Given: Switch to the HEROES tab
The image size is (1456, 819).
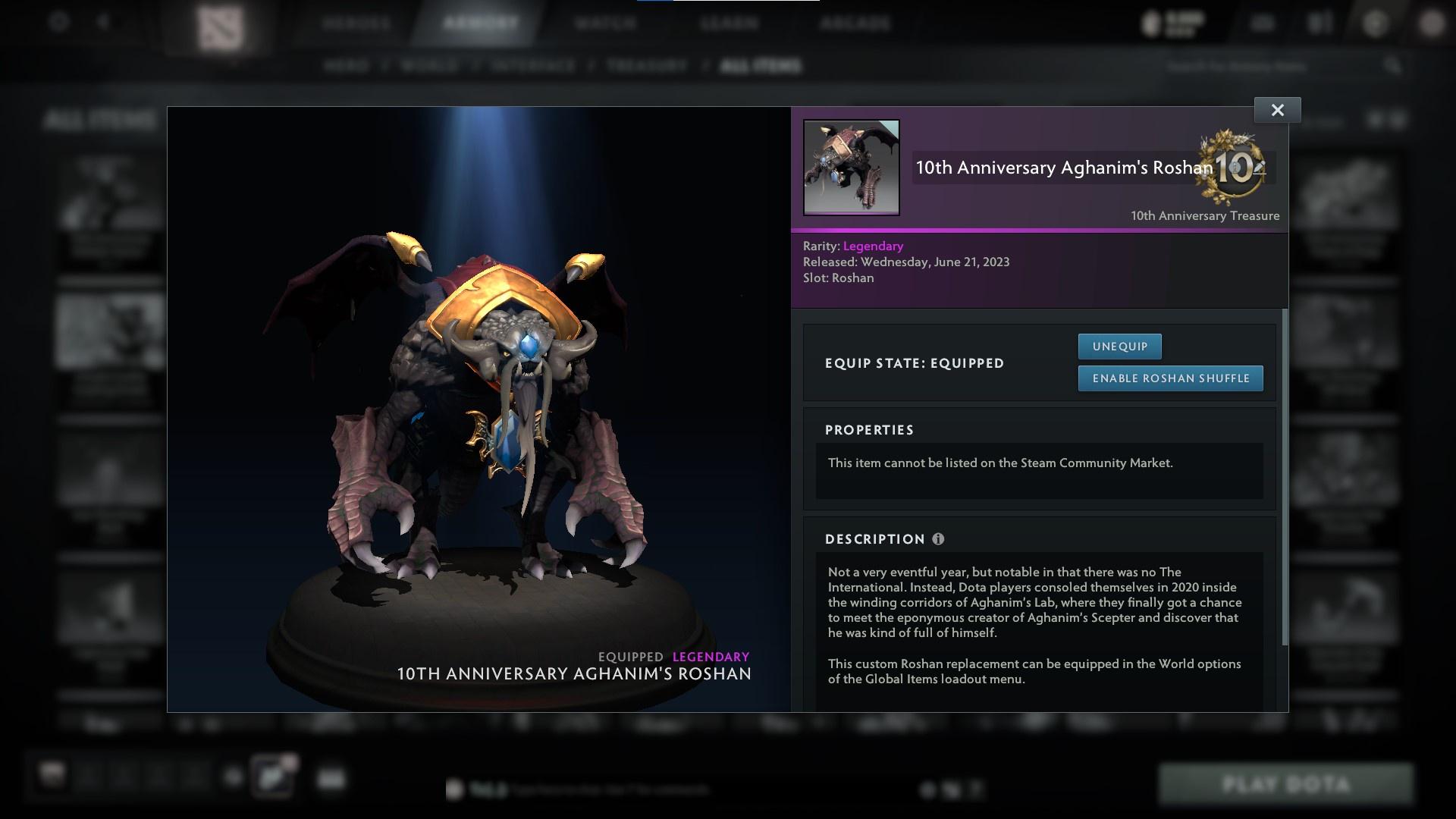Looking at the screenshot, I should 356,23.
